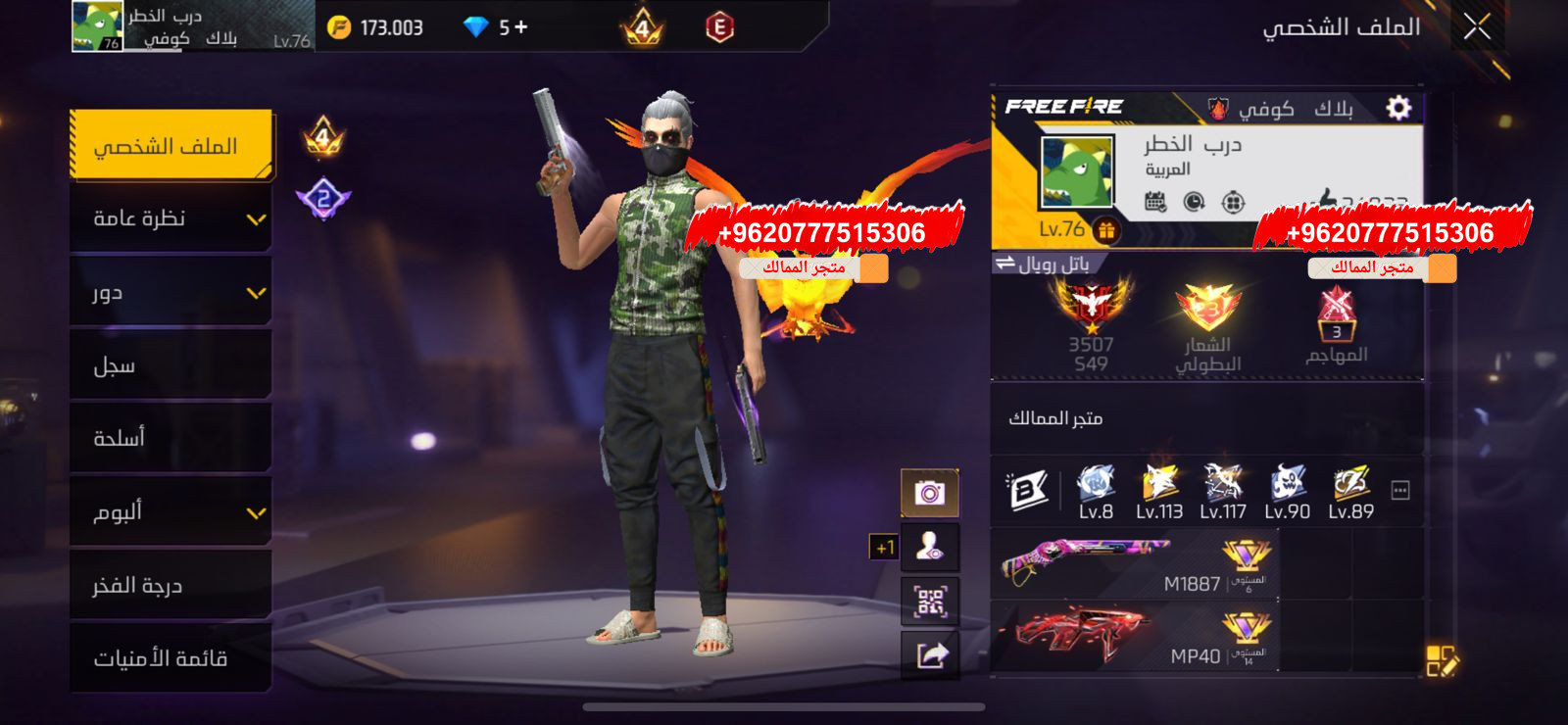Tap the camera screenshot button
The height and width of the screenshot is (725, 1568).
929,492
